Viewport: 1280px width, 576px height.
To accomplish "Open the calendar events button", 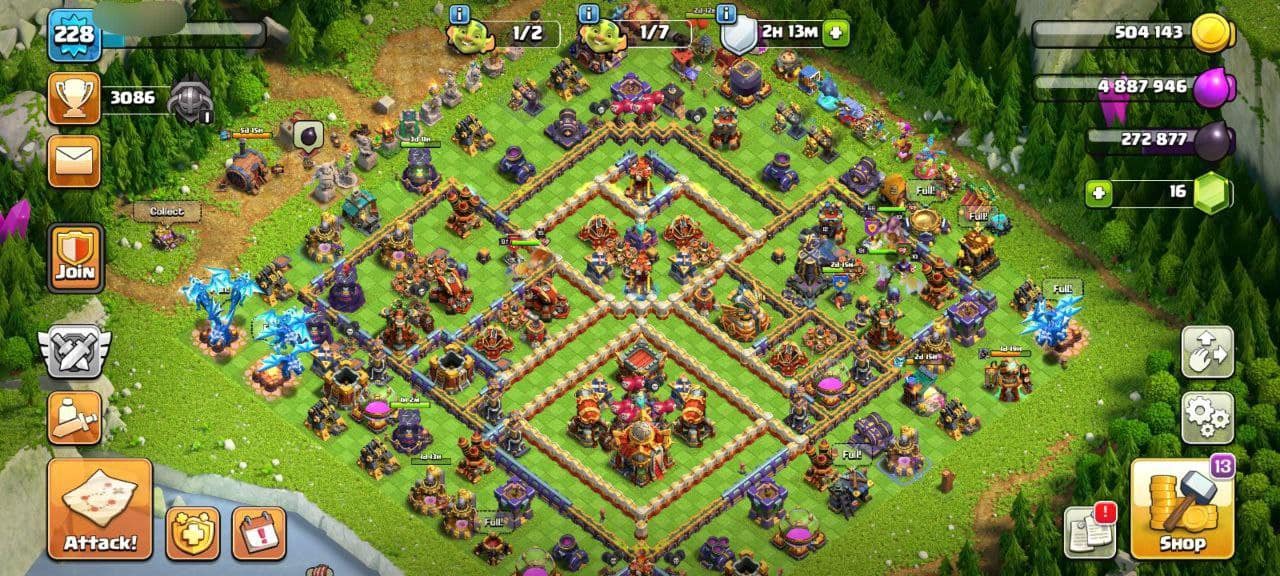I will (x=259, y=533).
